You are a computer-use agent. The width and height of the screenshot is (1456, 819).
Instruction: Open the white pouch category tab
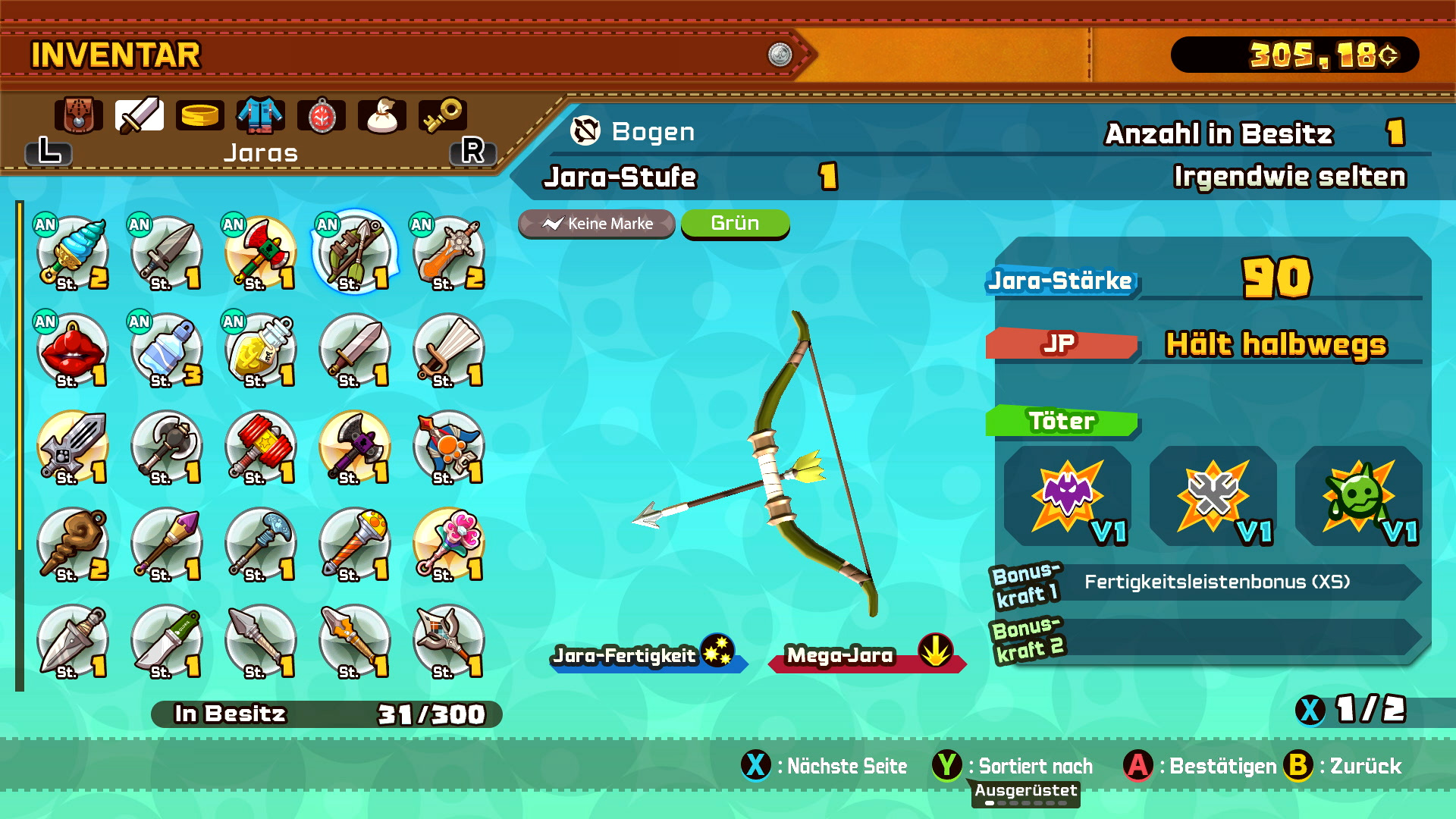click(381, 116)
